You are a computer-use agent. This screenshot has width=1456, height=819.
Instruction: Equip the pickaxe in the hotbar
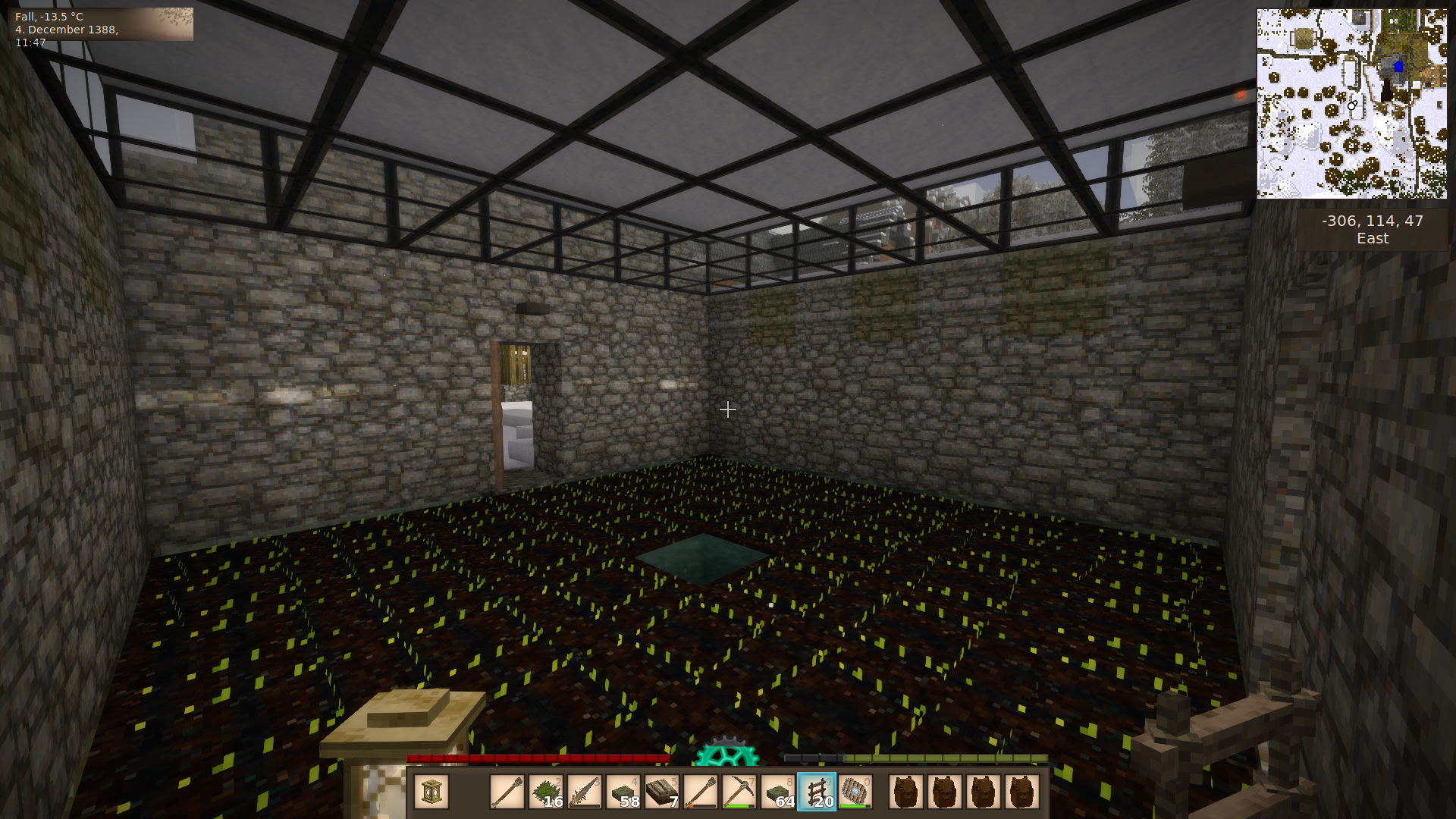739,792
